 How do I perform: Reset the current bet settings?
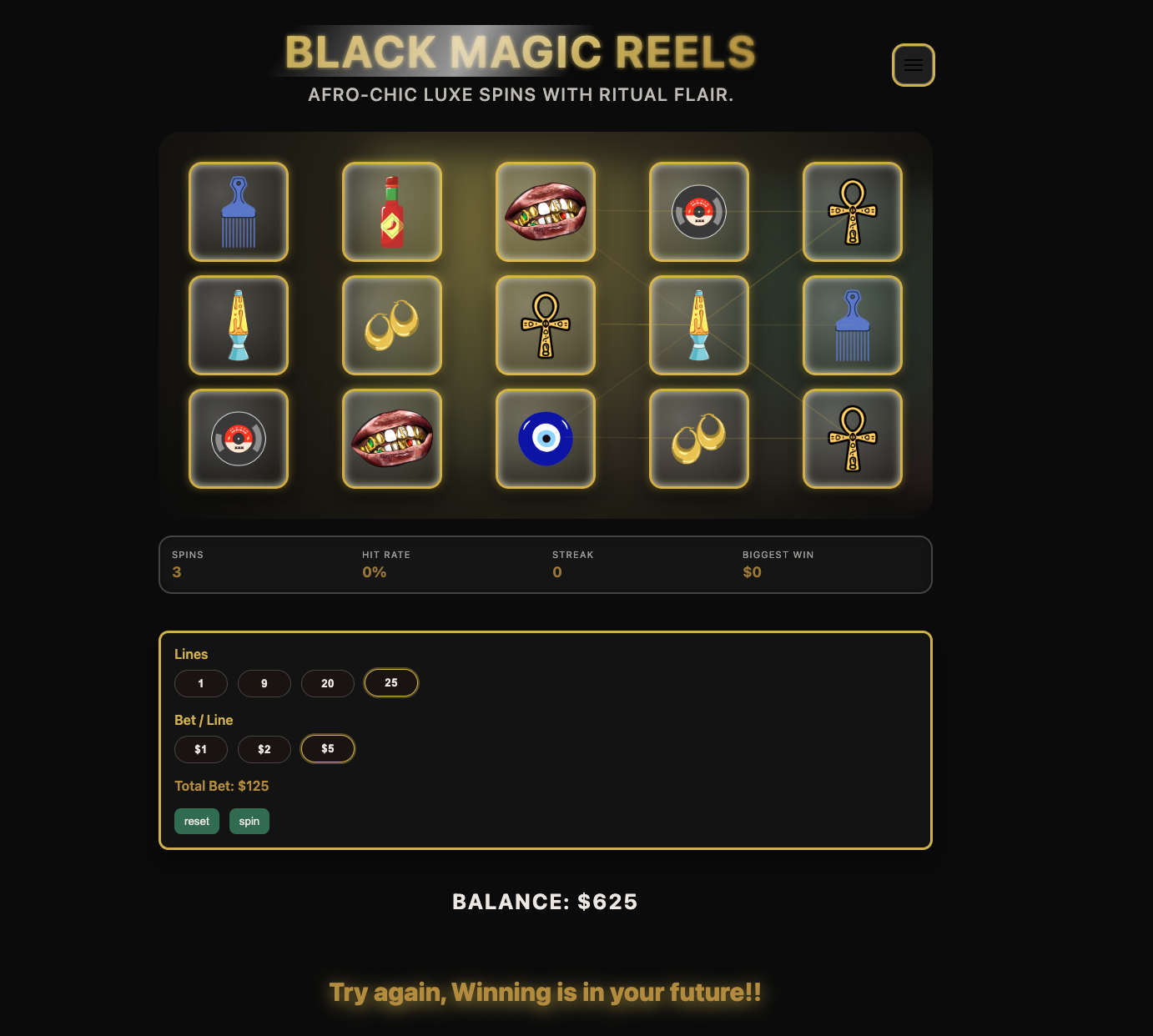[x=196, y=821]
